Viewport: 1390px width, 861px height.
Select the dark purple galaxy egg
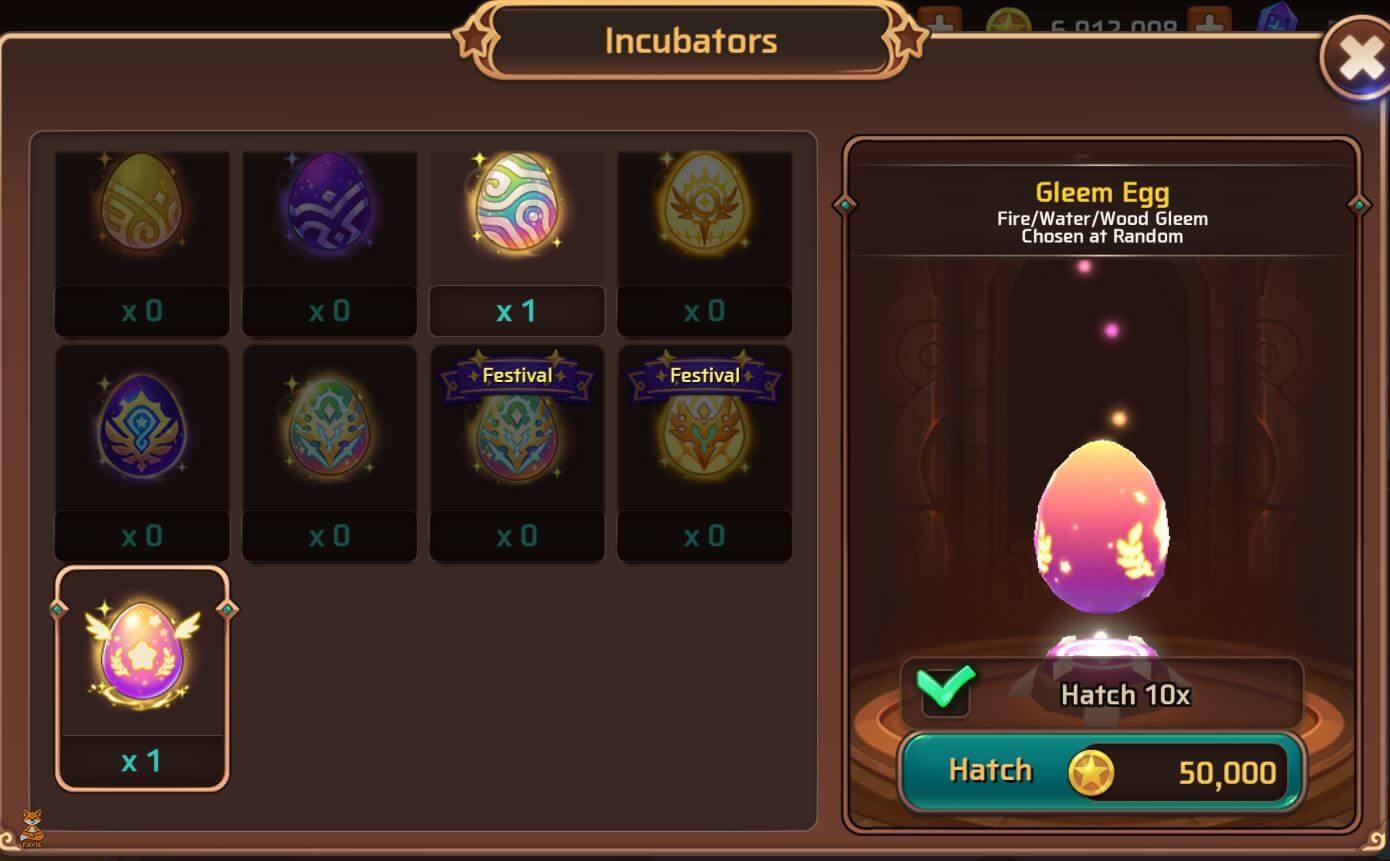click(x=329, y=210)
